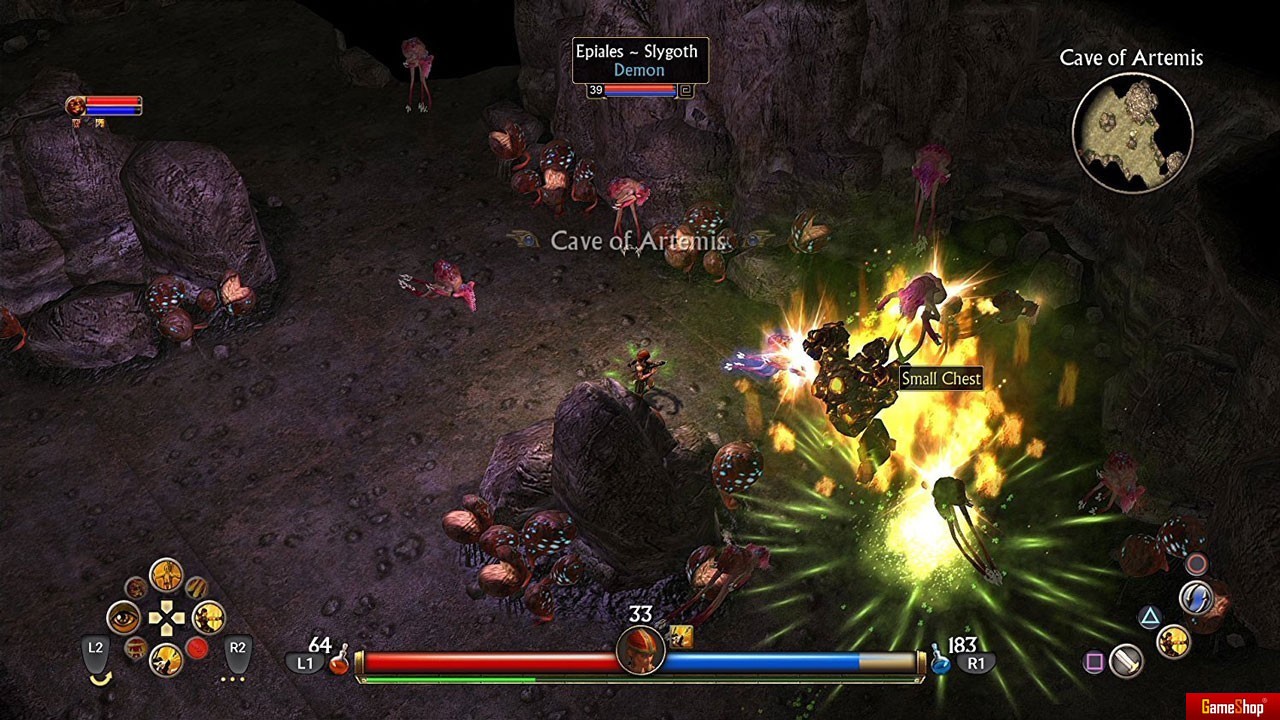Click the GameShop watermark logo
The width and height of the screenshot is (1280, 720).
pyautogui.click(x=1232, y=707)
